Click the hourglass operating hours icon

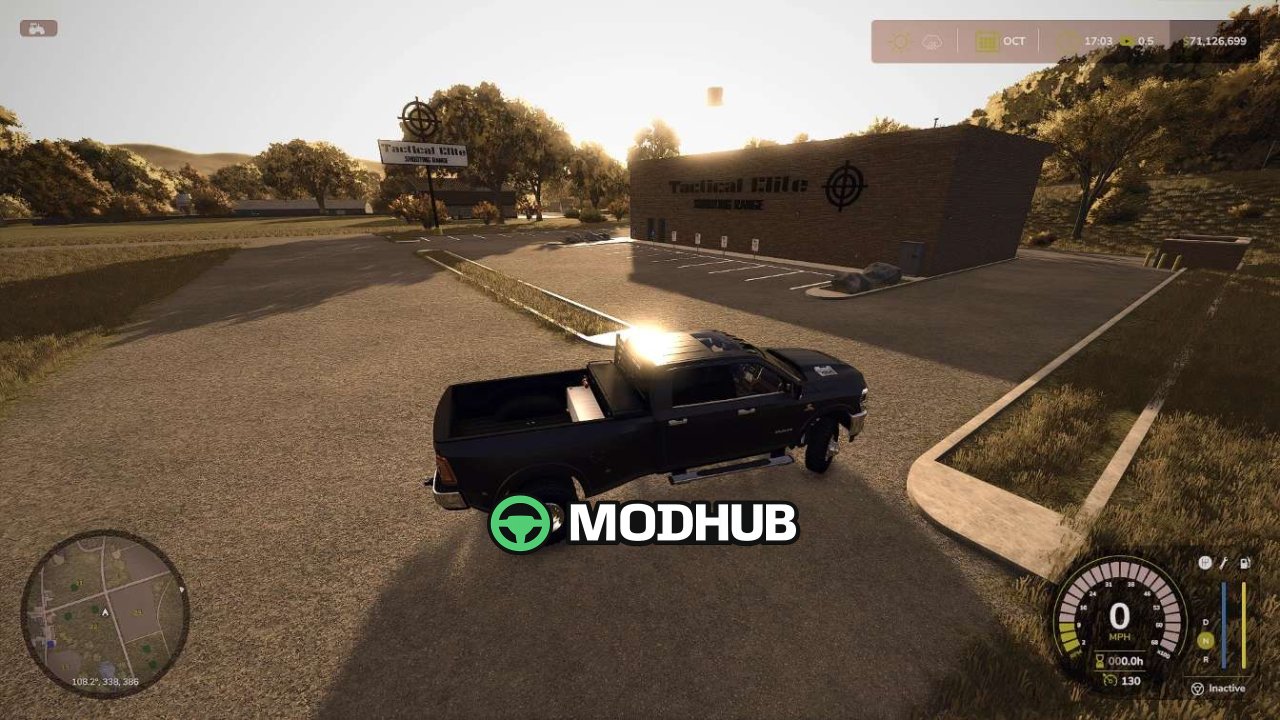1098,660
